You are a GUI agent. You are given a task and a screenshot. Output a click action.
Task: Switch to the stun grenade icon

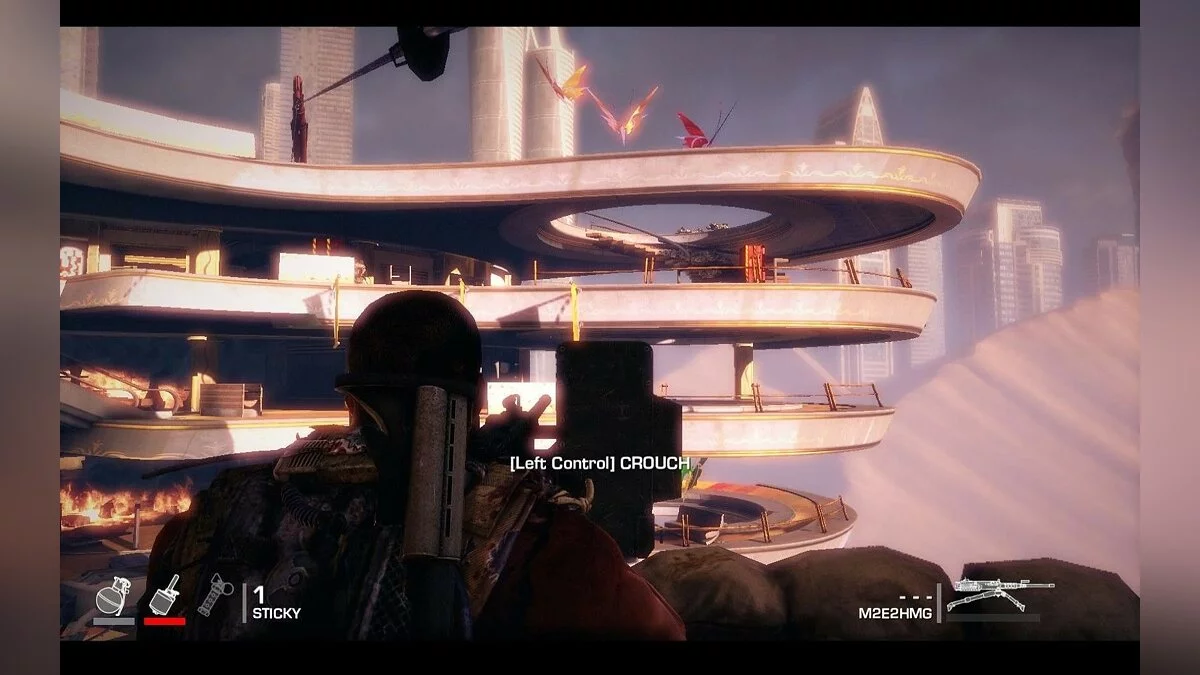pos(215,596)
